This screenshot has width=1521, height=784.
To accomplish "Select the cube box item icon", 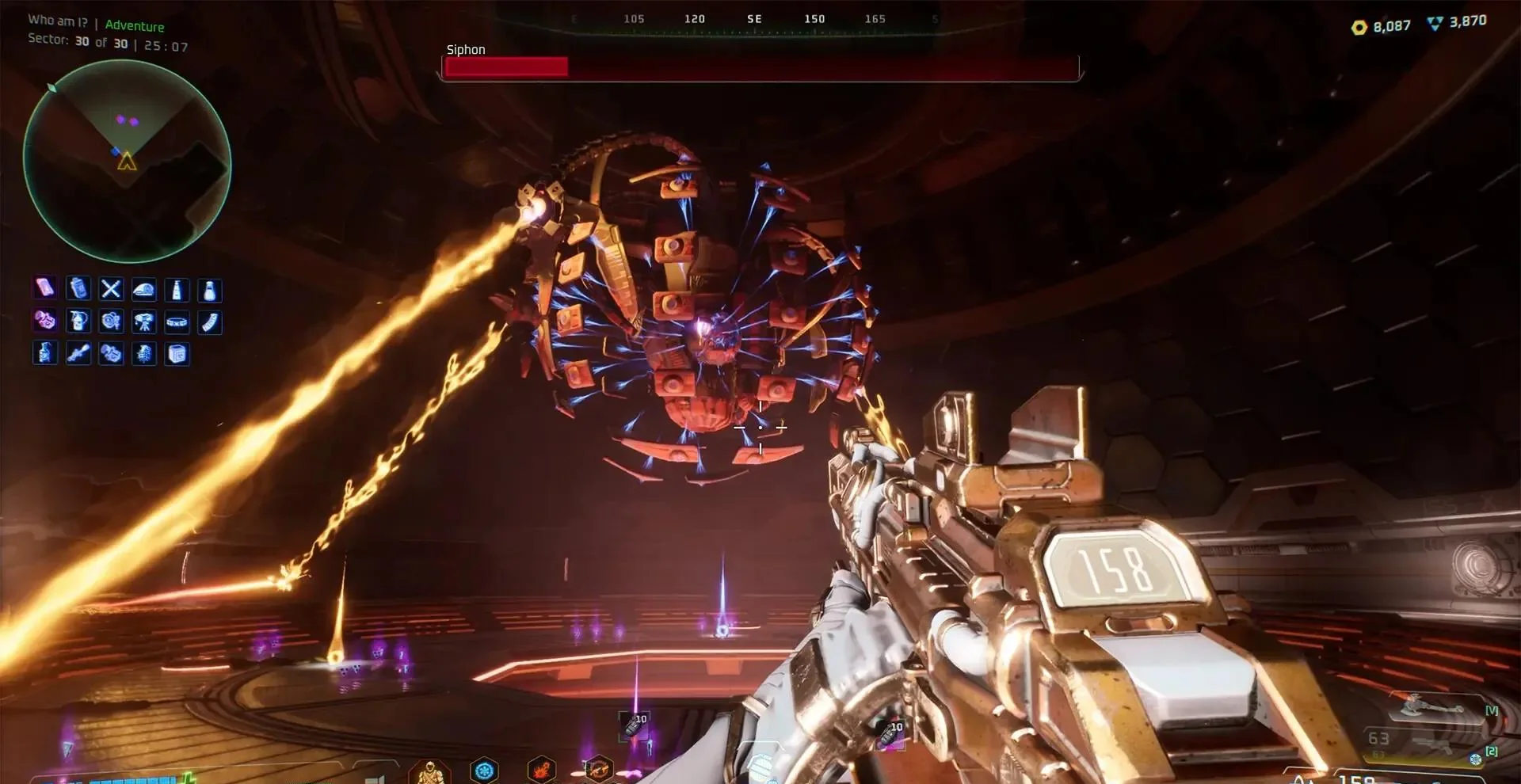I will pos(176,353).
